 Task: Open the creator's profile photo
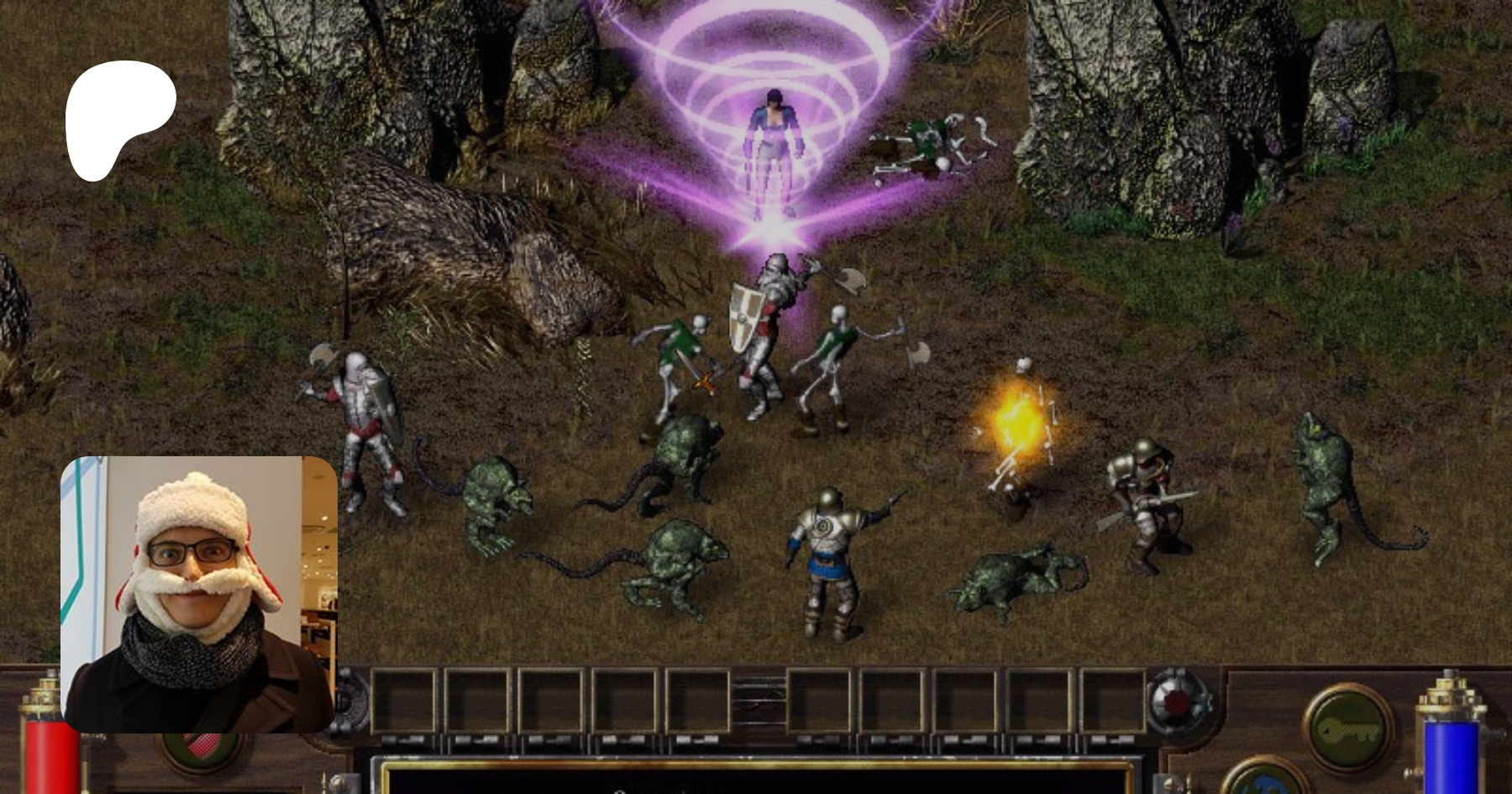[x=199, y=594]
